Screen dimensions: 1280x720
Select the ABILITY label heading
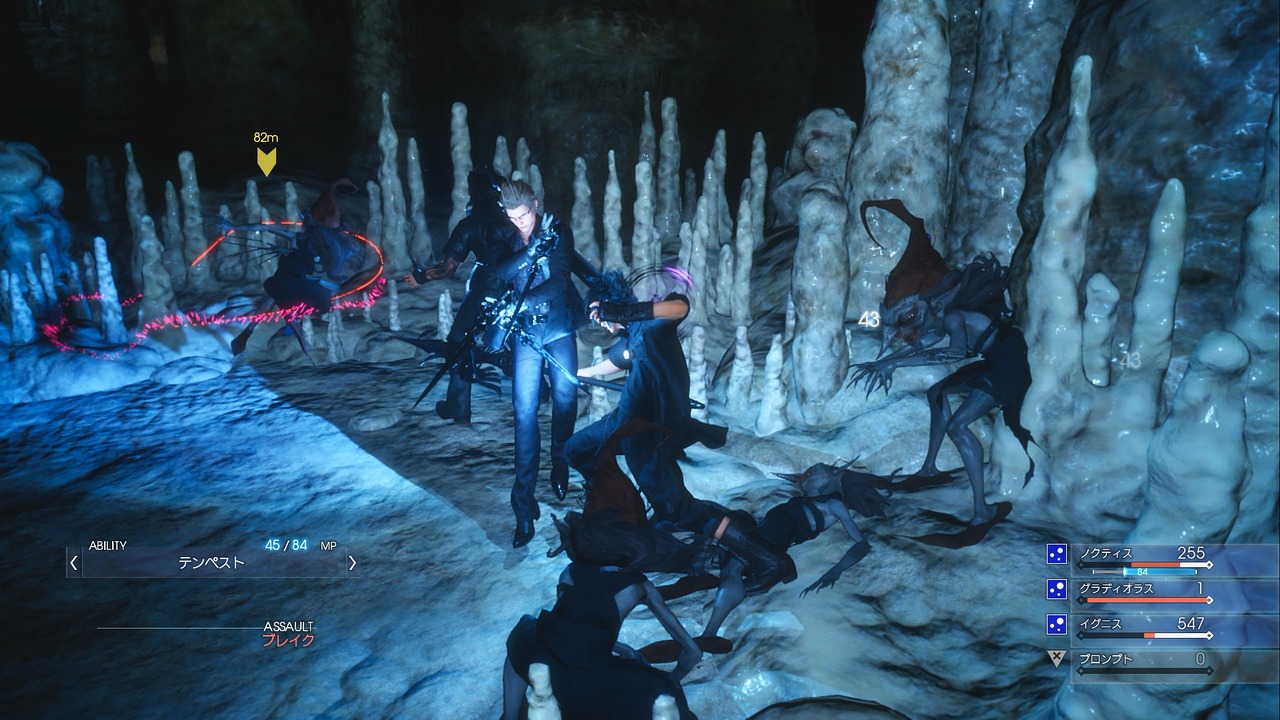[107, 545]
